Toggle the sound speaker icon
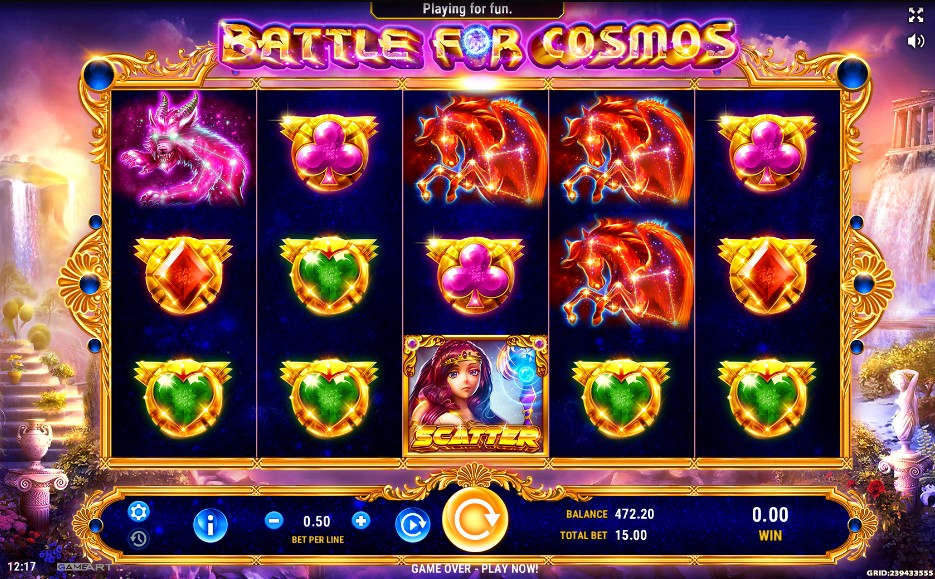Screen dimensions: 935x579 pos(915,41)
